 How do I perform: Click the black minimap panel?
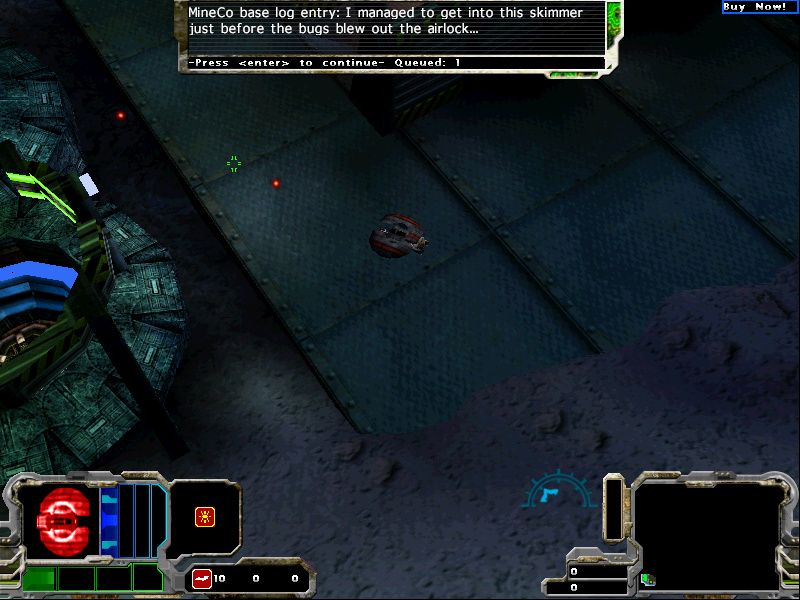[707, 535]
